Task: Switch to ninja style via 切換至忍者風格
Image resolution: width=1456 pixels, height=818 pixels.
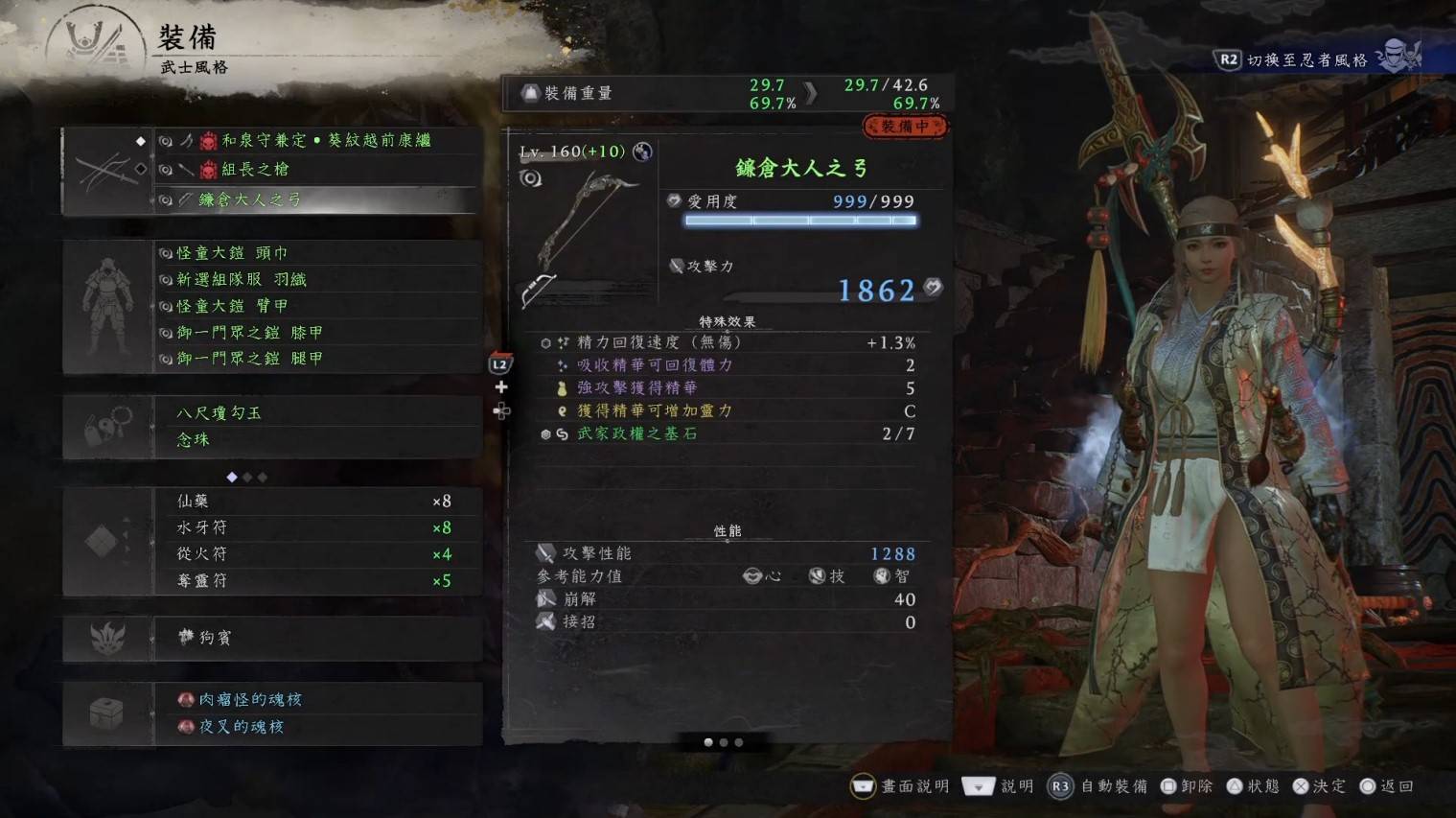Action: [x=1307, y=60]
